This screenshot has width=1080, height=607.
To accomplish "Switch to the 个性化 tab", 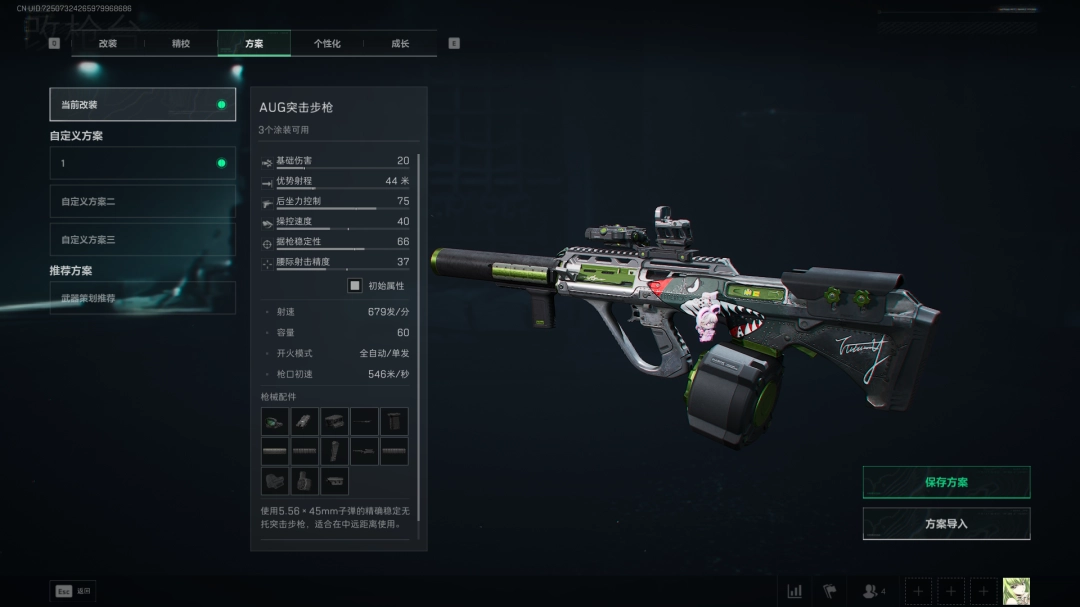I will click(327, 44).
